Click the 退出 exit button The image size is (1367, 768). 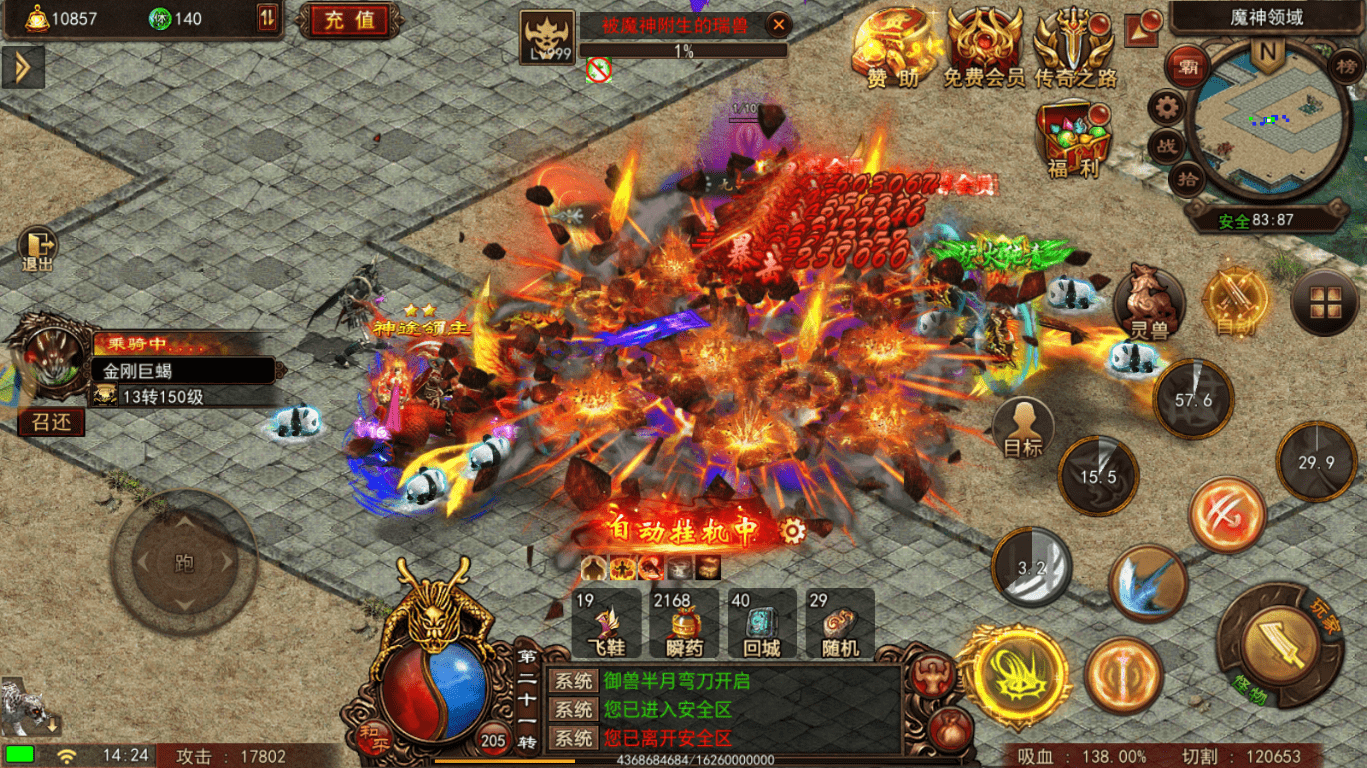pyautogui.click(x=38, y=251)
